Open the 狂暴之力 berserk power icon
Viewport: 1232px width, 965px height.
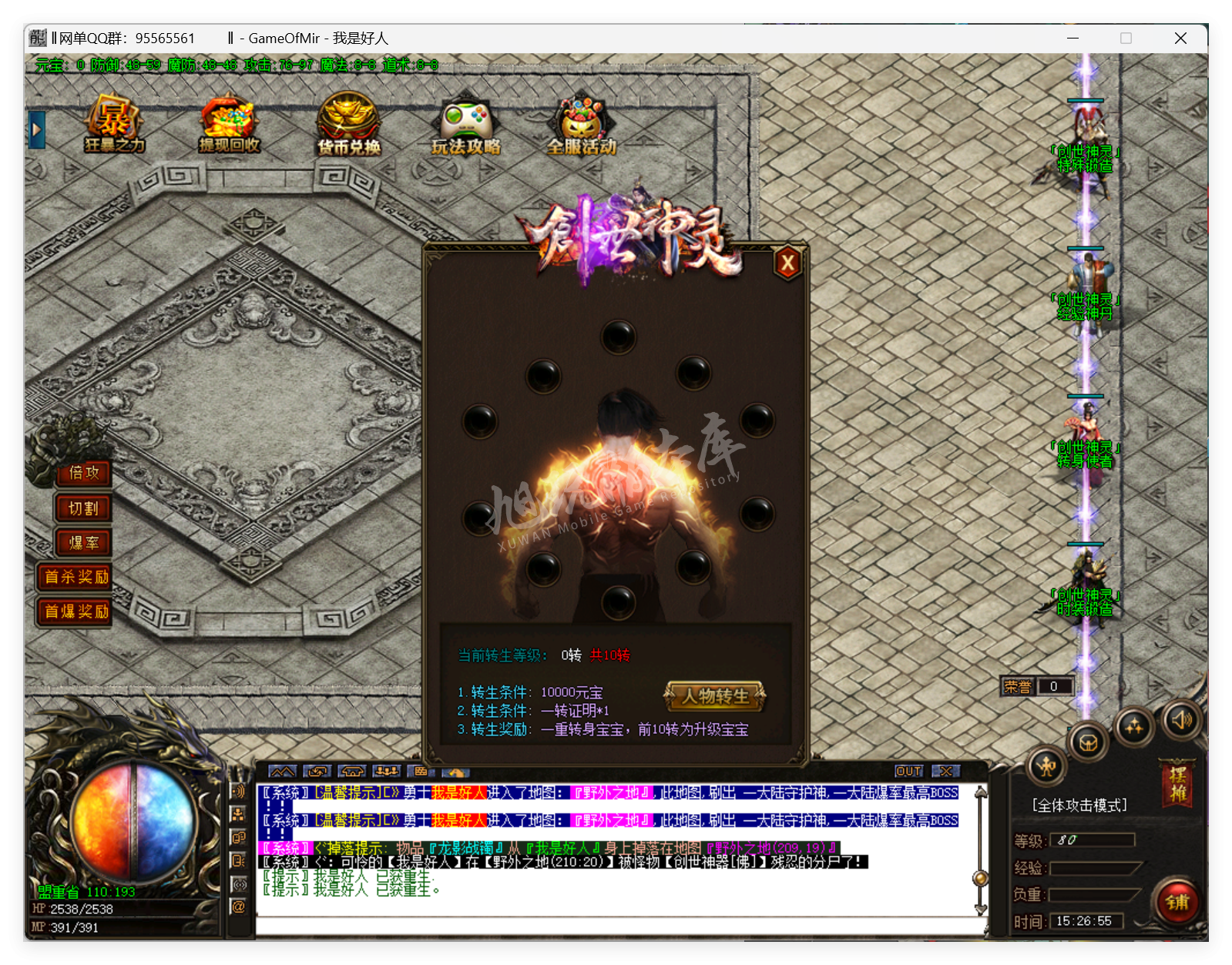(x=114, y=124)
